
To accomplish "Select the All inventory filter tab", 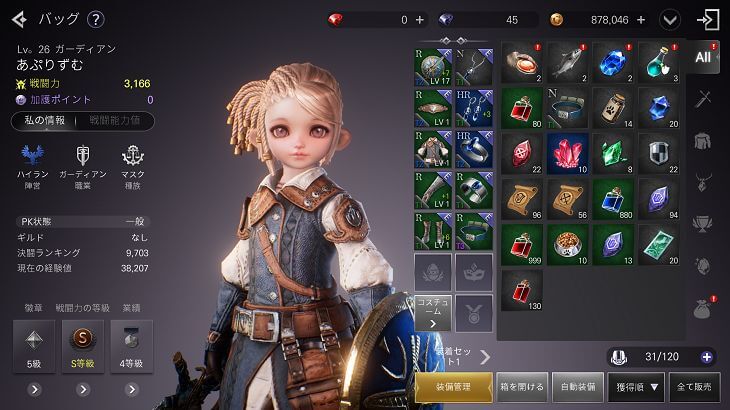I will click(x=704, y=57).
